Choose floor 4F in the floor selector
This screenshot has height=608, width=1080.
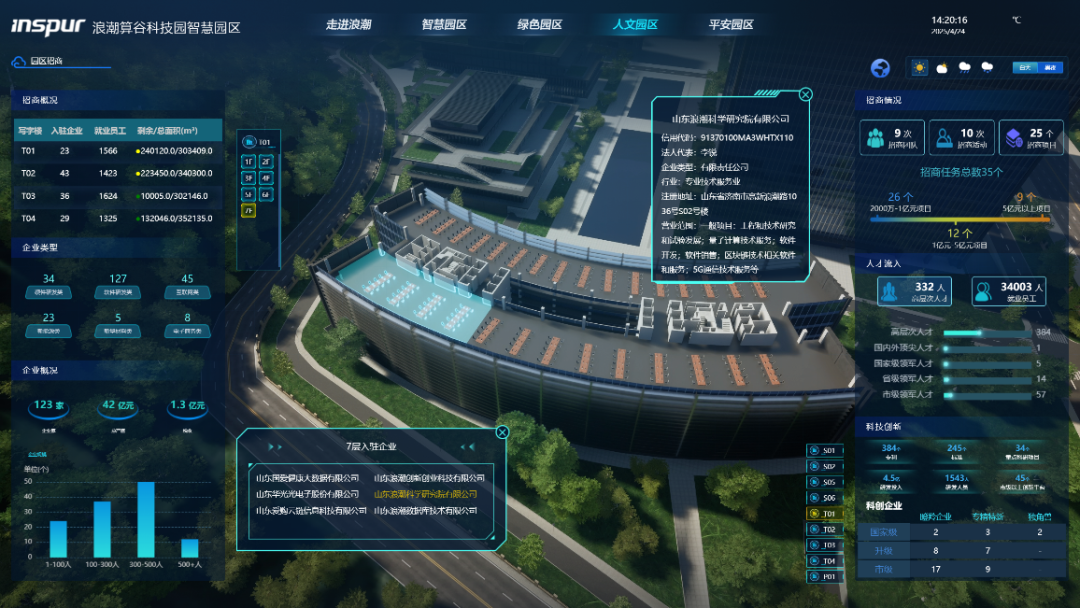tap(266, 177)
